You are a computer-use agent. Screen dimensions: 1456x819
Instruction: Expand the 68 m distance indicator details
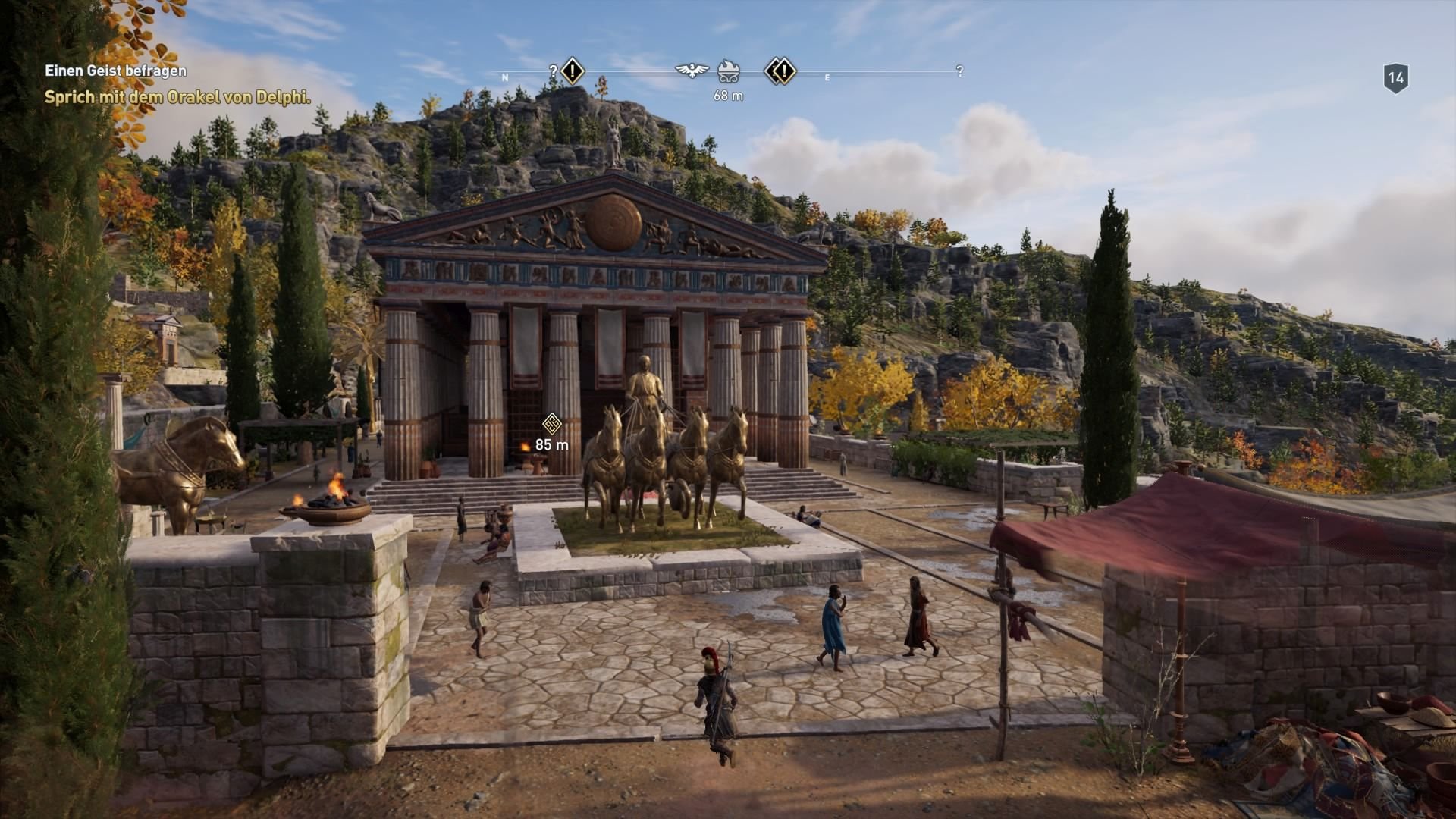[x=729, y=96]
